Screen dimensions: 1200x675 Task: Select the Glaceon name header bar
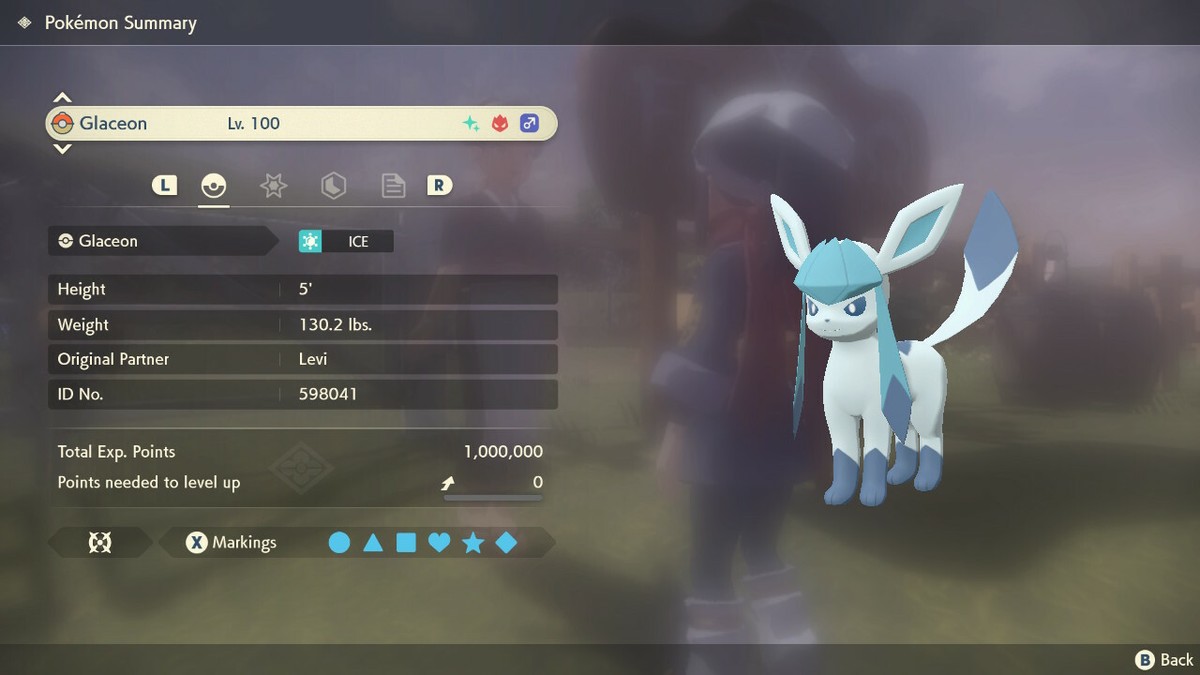click(300, 124)
